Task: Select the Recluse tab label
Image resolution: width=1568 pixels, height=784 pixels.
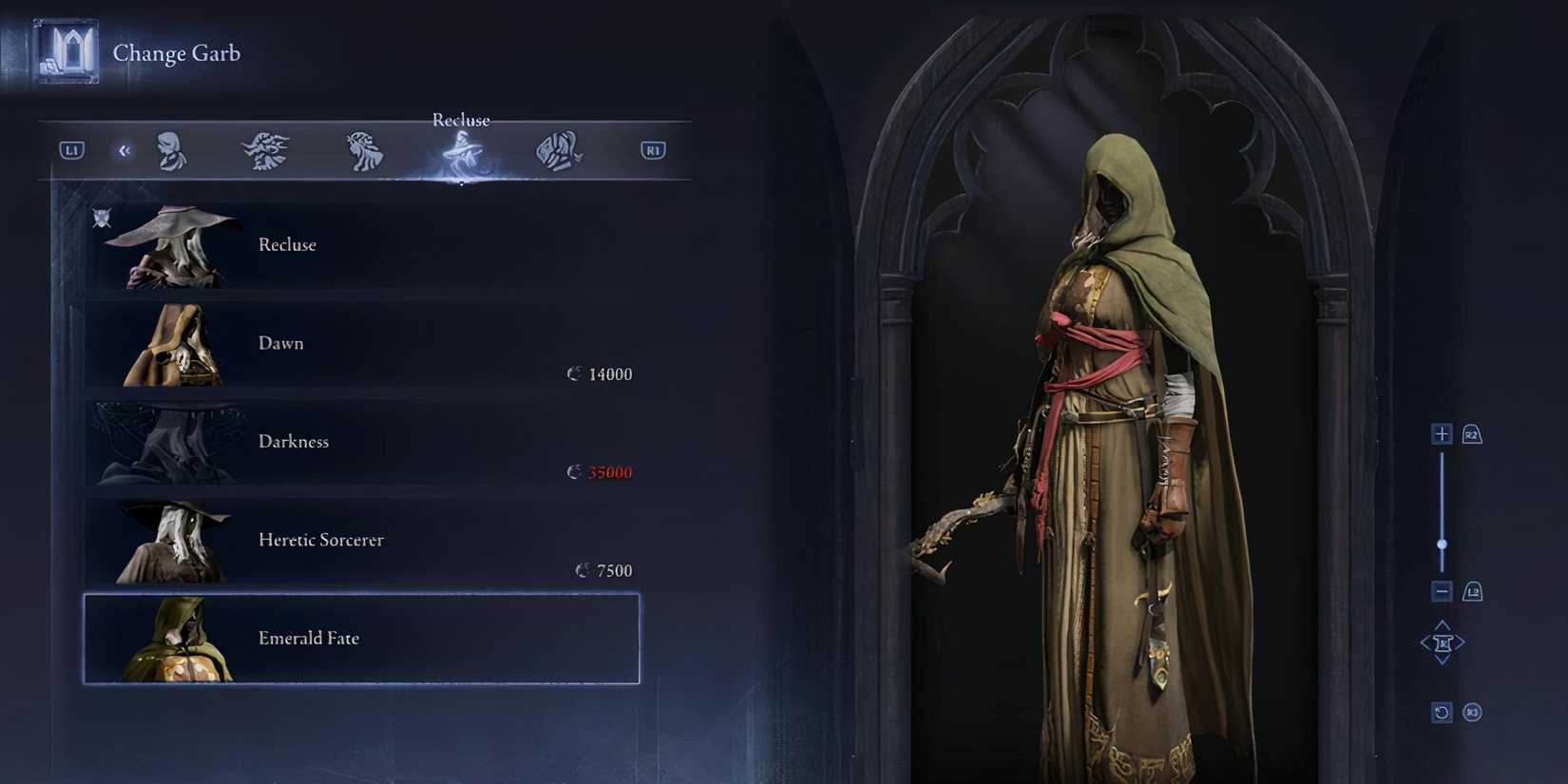Action: [461, 120]
